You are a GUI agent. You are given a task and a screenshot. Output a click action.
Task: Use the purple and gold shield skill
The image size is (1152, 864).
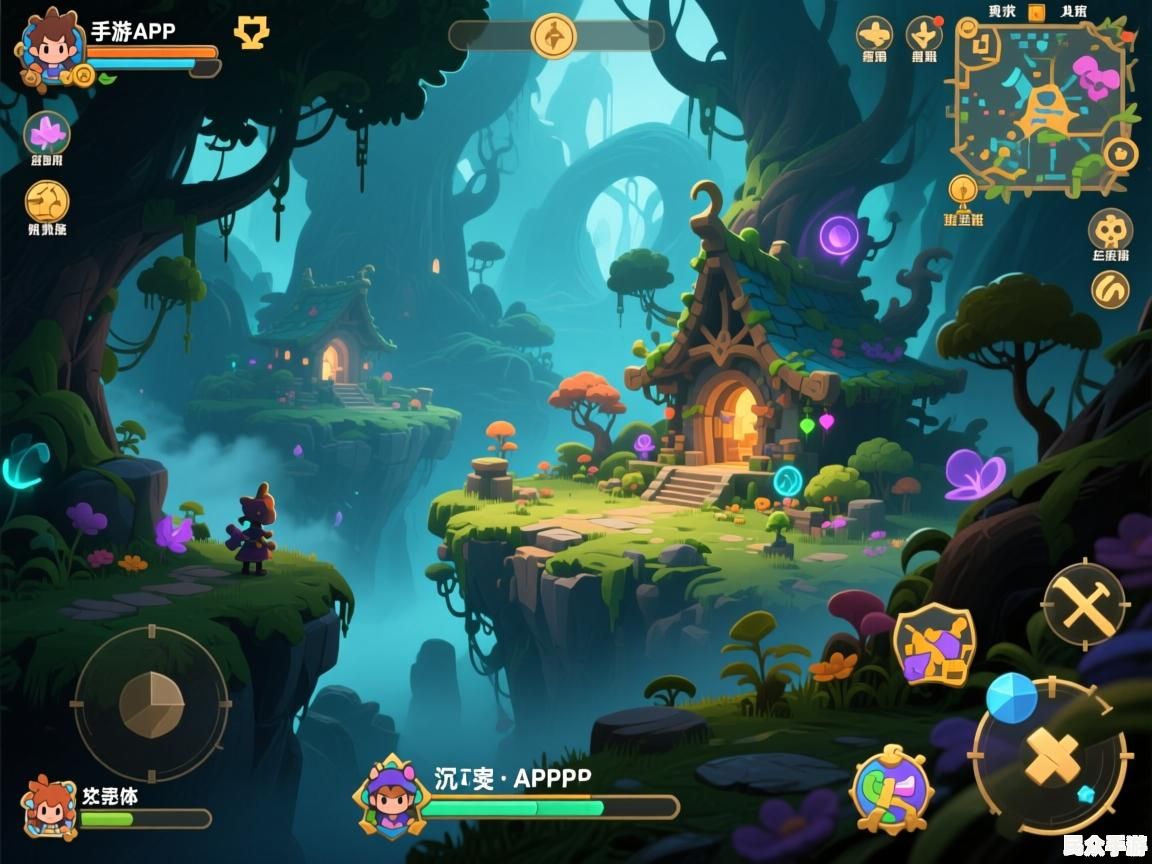pos(934,645)
